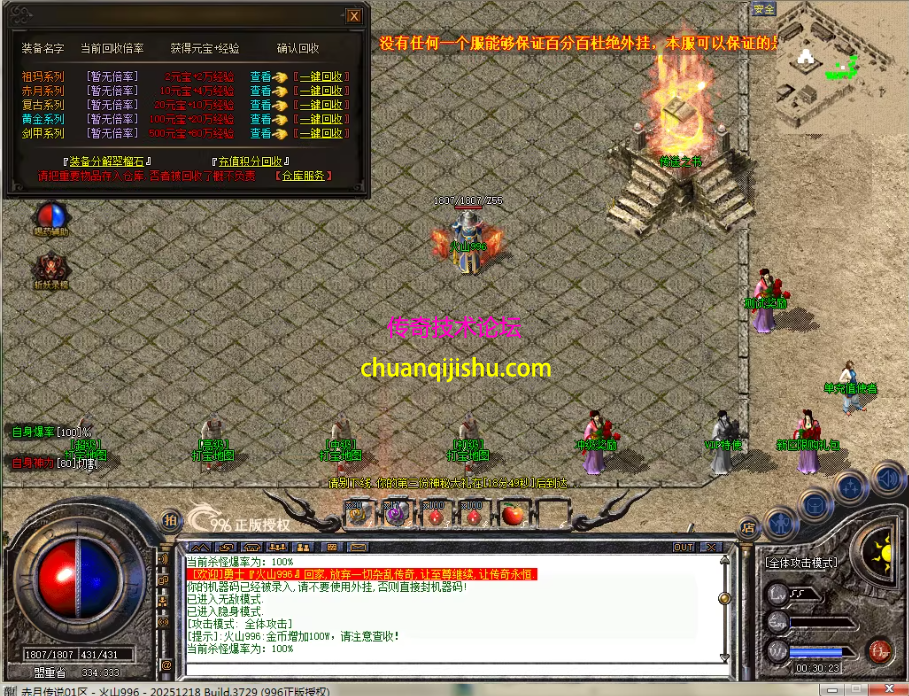909x696 pixels.
Task: Open 仓库服务 warehouse service
Action: click(303, 176)
